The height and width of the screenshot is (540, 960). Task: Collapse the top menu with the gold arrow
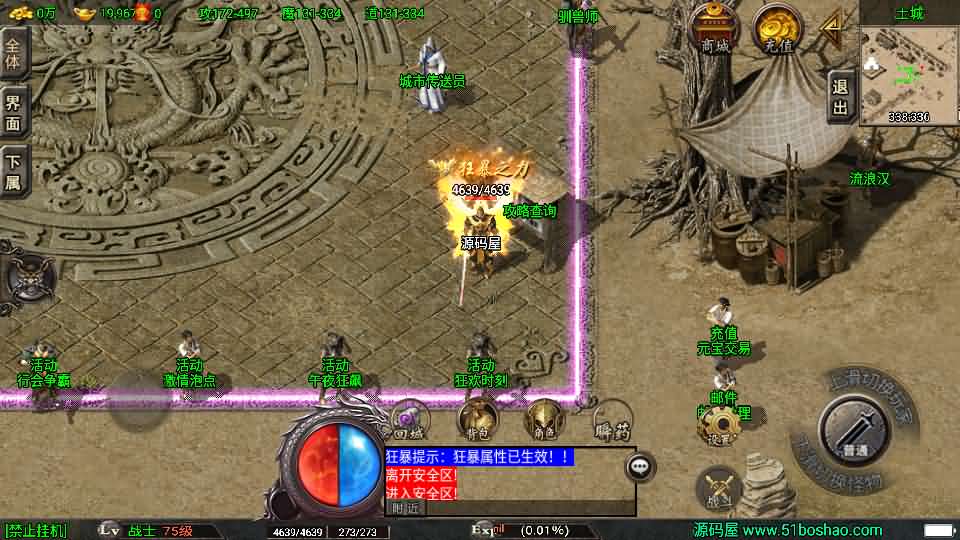click(830, 28)
